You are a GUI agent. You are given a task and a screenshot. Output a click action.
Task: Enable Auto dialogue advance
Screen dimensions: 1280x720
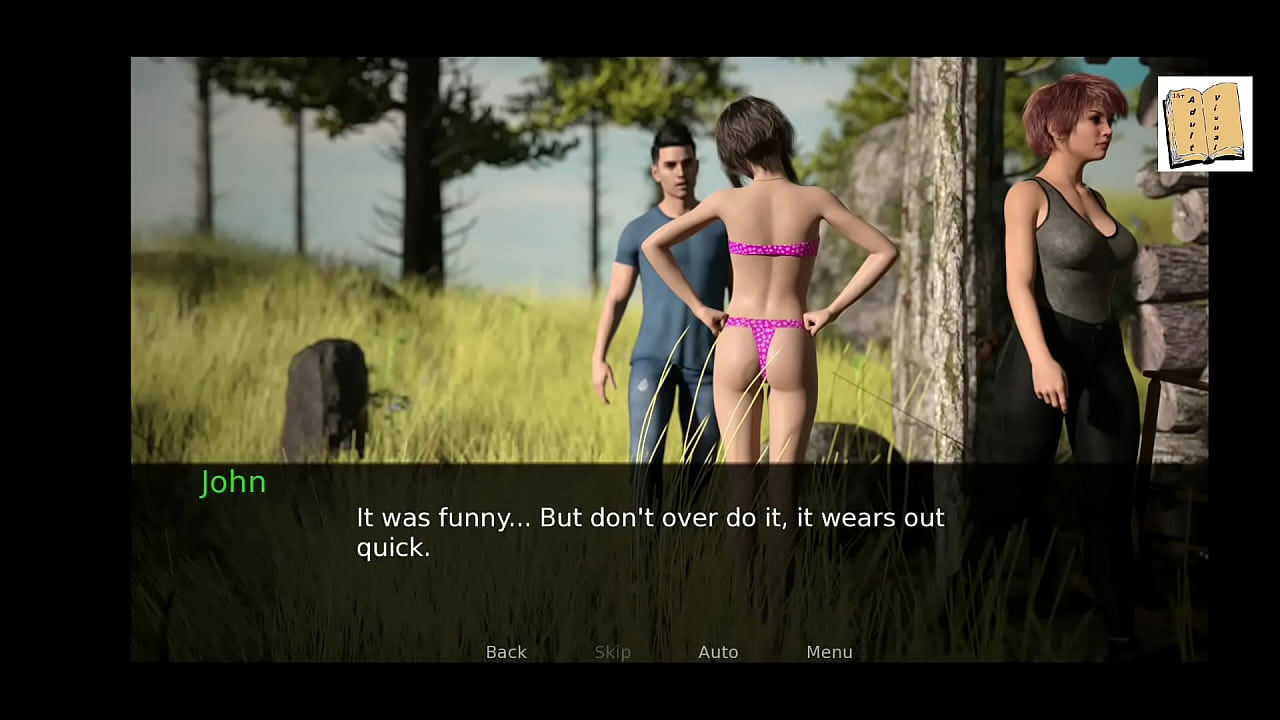click(718, 652)
